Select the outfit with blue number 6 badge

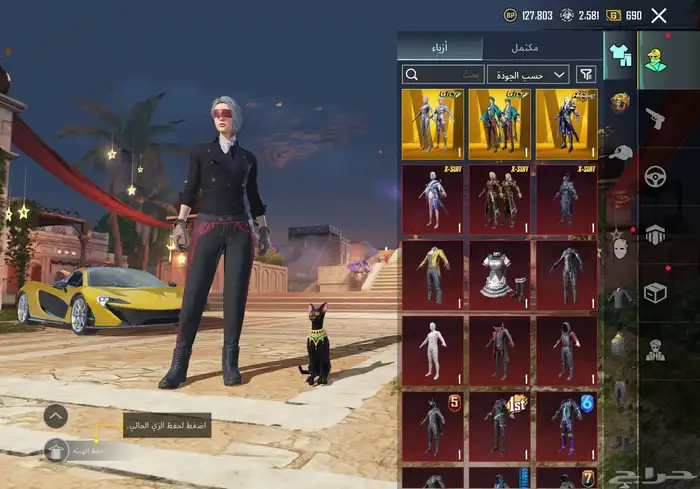click(x=567, y=426)
